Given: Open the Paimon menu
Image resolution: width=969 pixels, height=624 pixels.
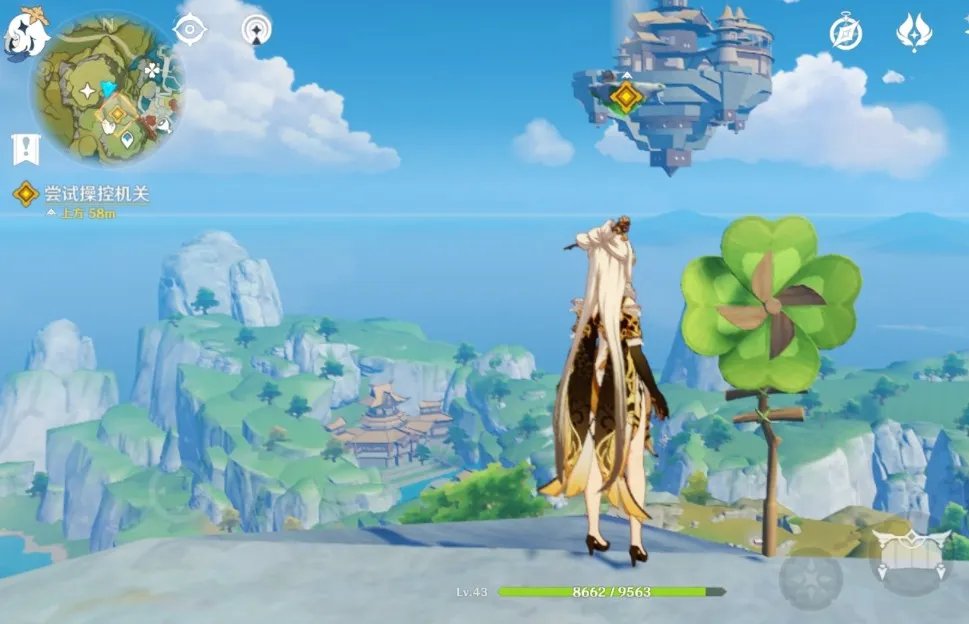Looking at the screenshot, I should pos(24,34).
